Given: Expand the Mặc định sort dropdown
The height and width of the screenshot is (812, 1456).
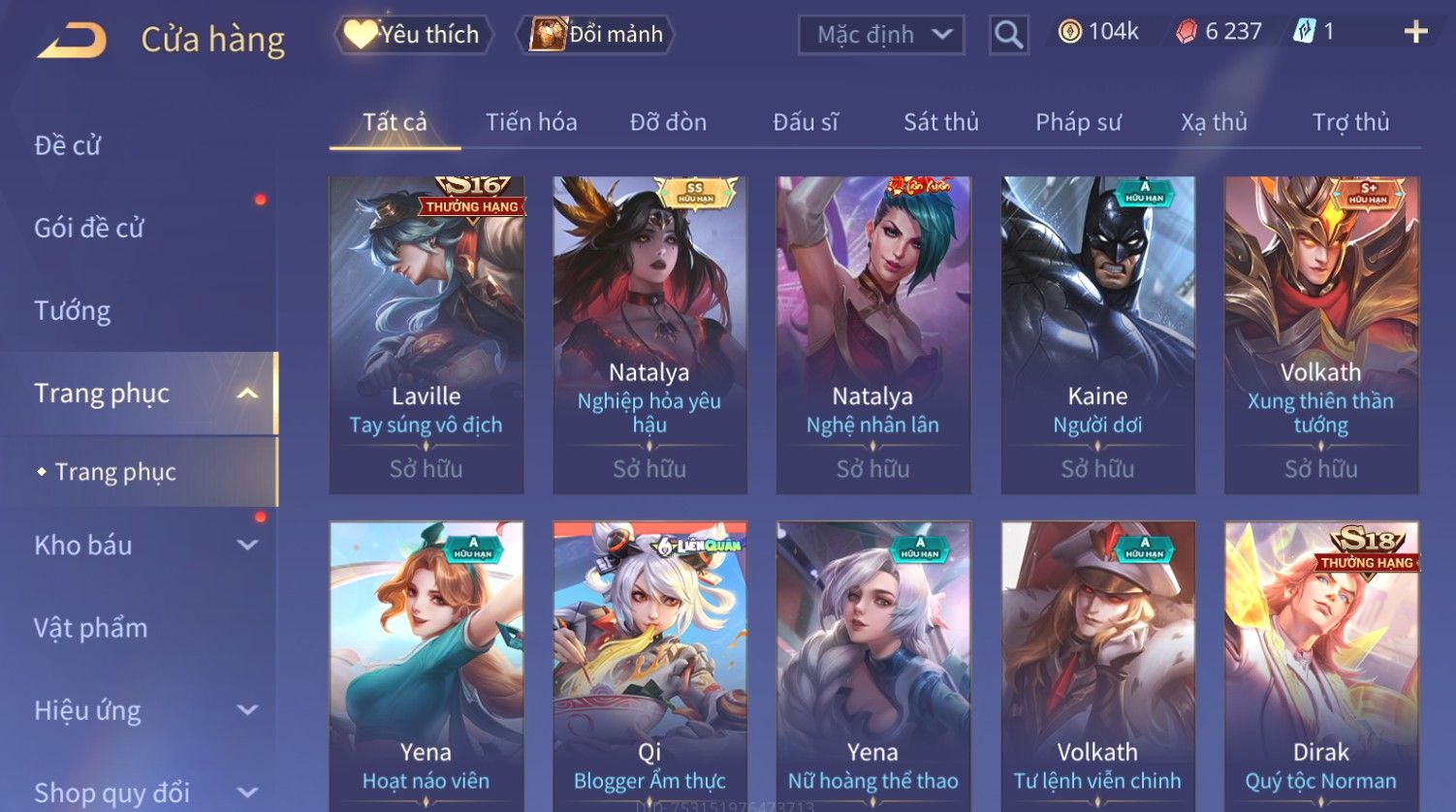Looking at the screenshot, I should click(x=881, y=35).
